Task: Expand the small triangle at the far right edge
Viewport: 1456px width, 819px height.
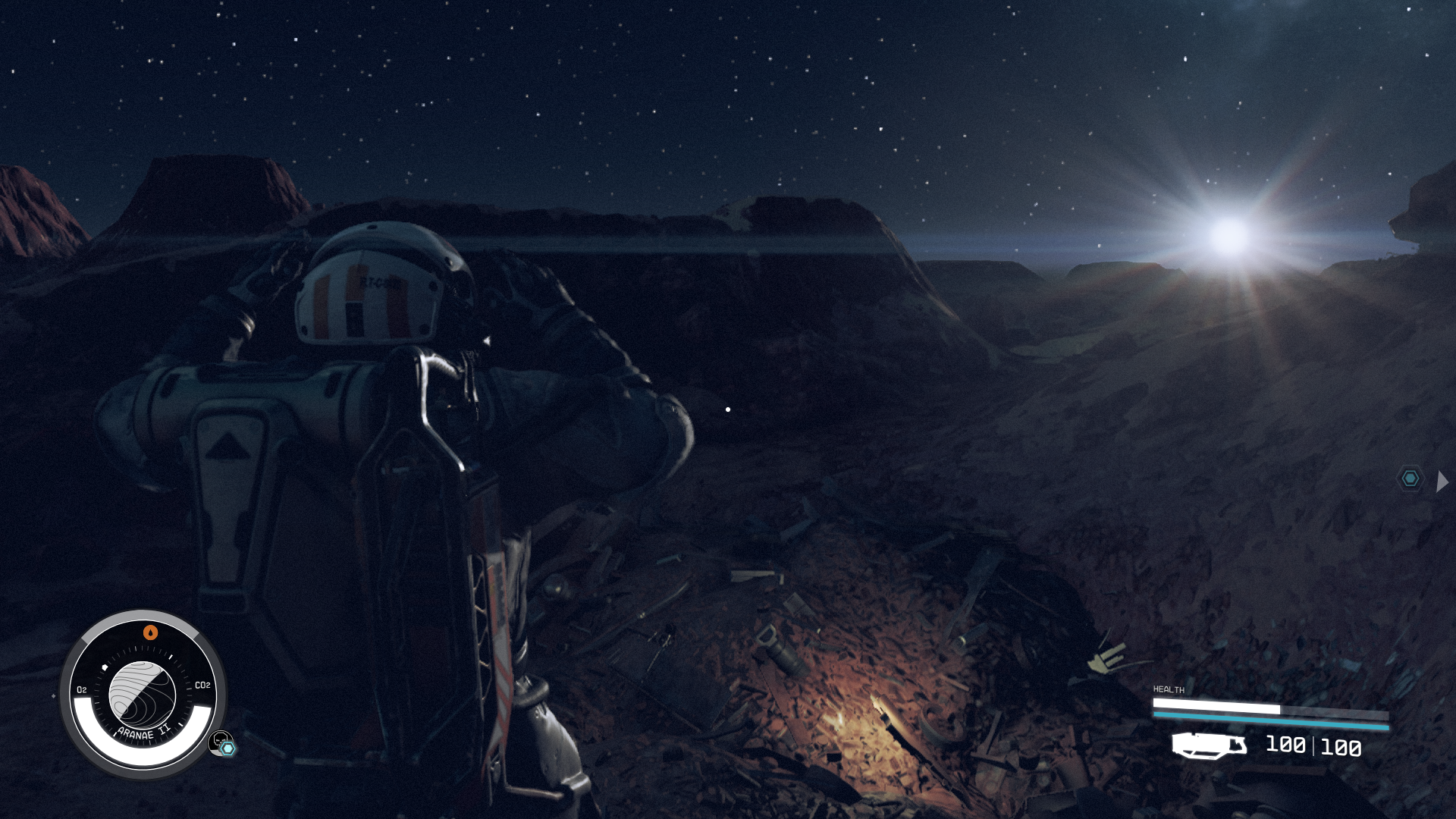Action: (1443, 479)
